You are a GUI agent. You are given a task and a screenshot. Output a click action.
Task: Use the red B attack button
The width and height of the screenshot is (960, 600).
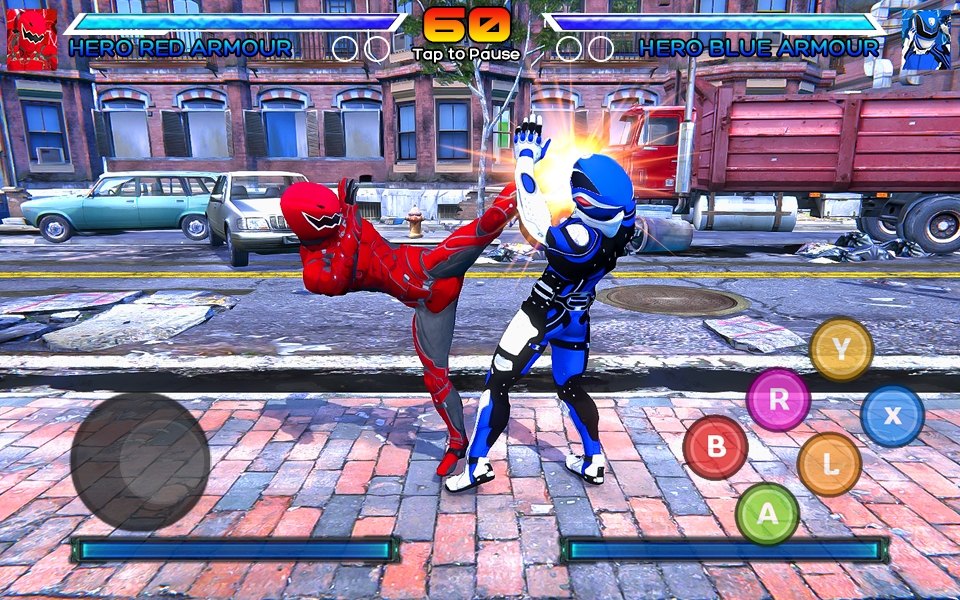[x=715, y=447]
